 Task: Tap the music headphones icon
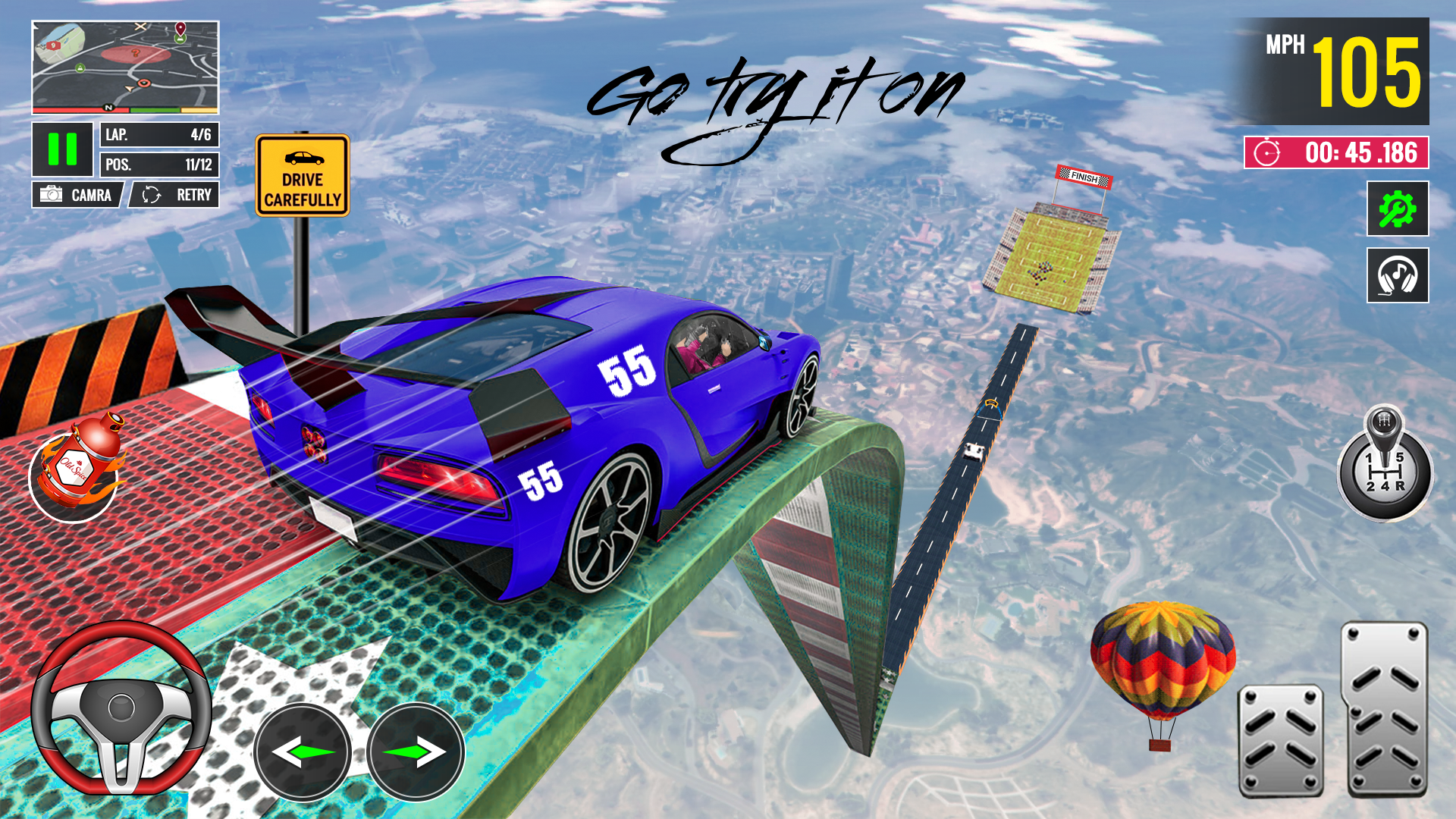point(1398,275)
